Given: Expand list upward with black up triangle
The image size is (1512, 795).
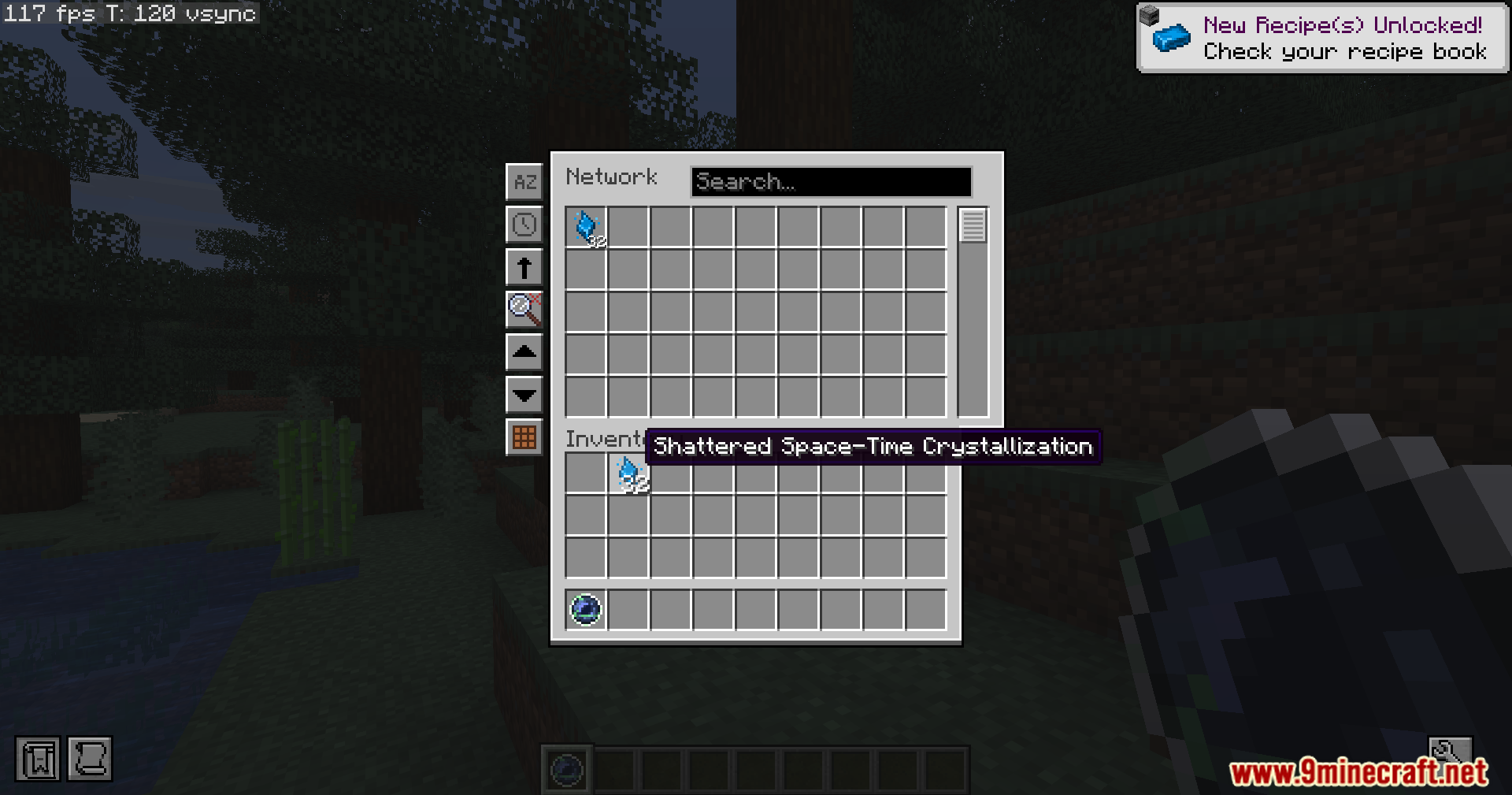Looking at the screenshot, I should coord(524,352).
